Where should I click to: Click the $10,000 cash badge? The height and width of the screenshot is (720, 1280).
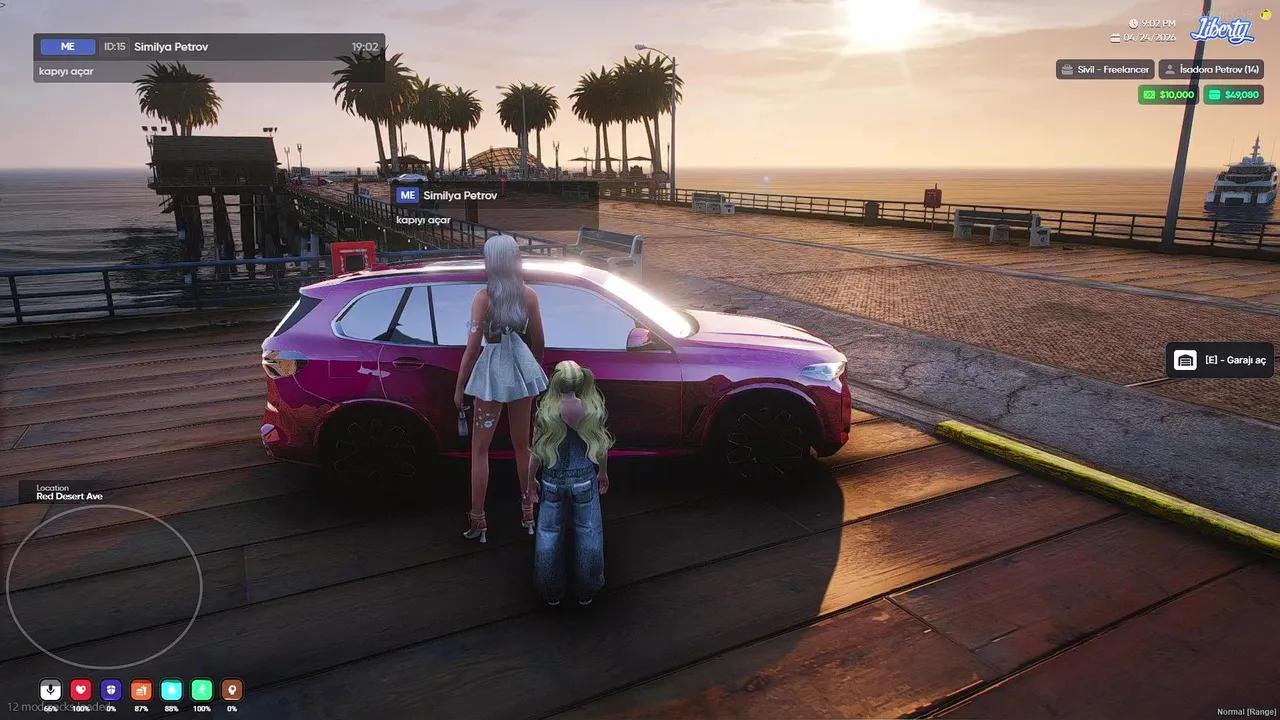click(x=1168, y=95)
